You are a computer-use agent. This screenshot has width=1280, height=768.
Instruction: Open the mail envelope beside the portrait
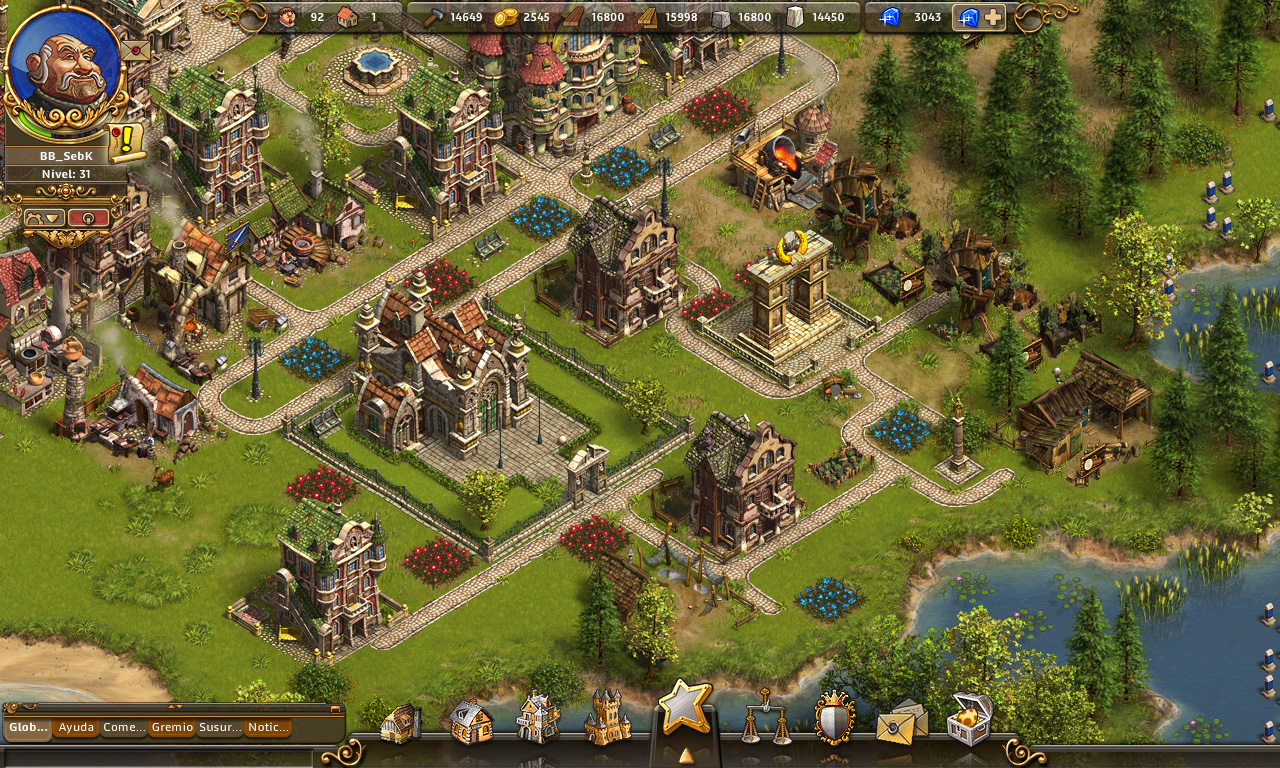[x=134, y=49]
